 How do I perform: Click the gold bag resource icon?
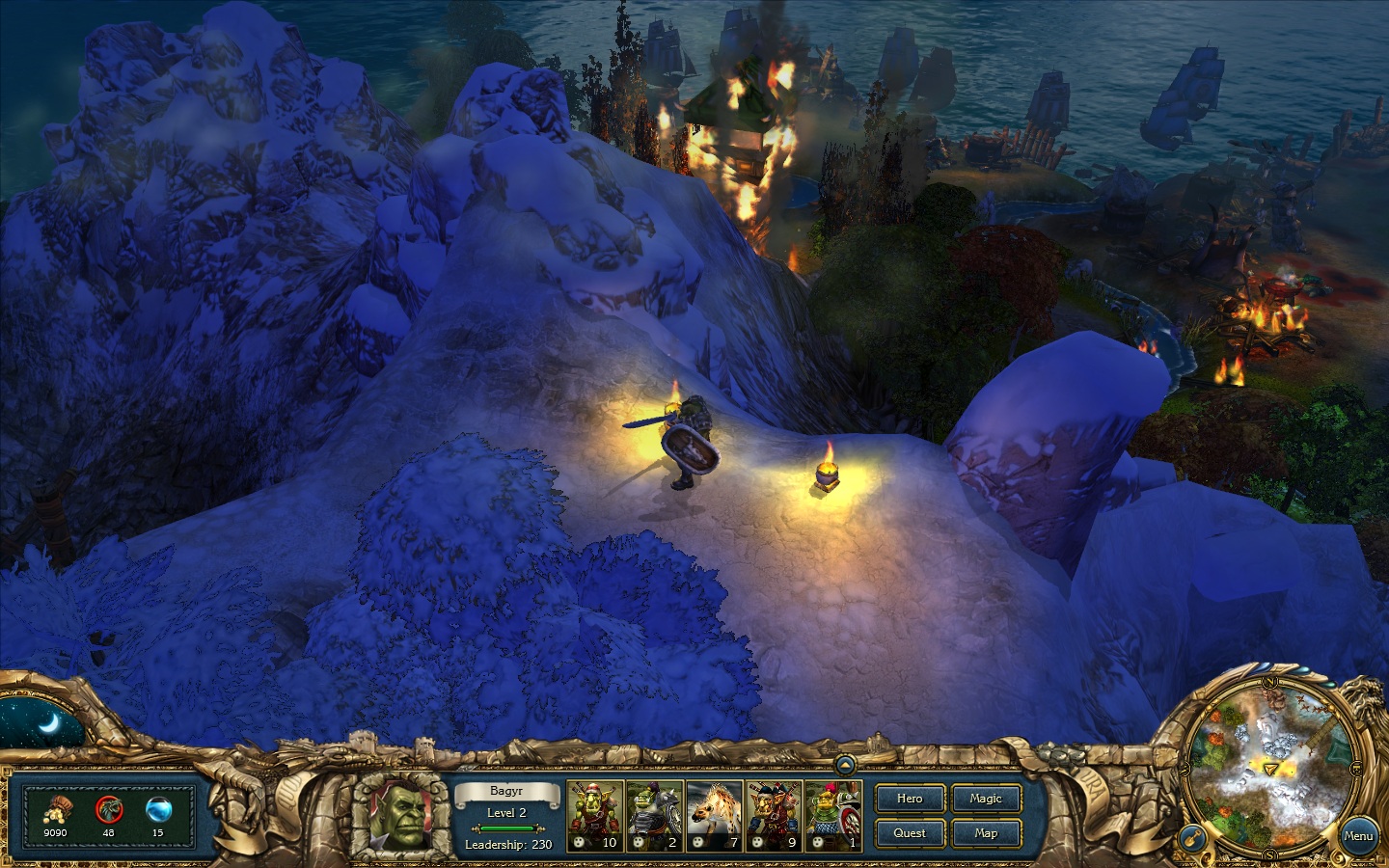pyautogui.click(x=57, y=809)
